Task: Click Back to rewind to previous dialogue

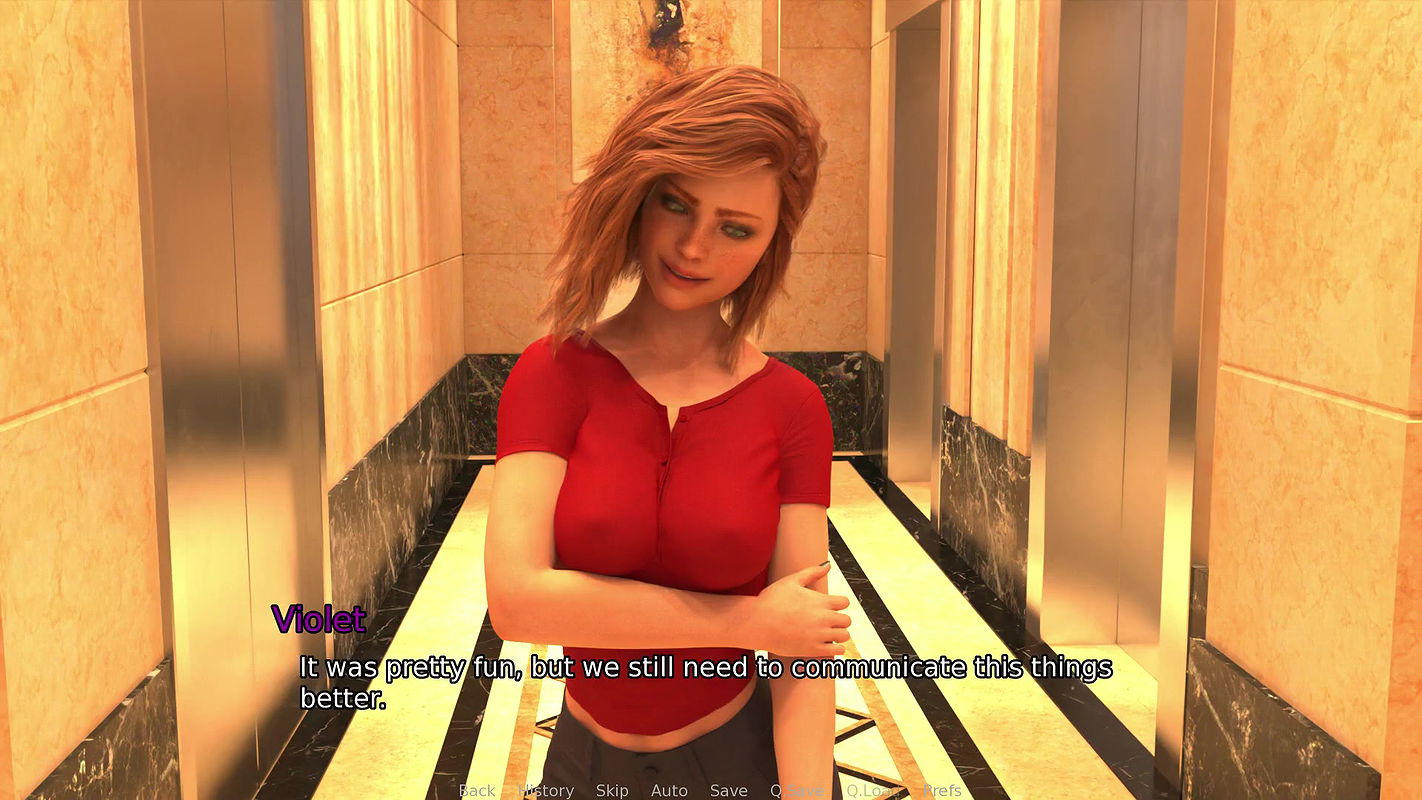Action: coord(477,790)
